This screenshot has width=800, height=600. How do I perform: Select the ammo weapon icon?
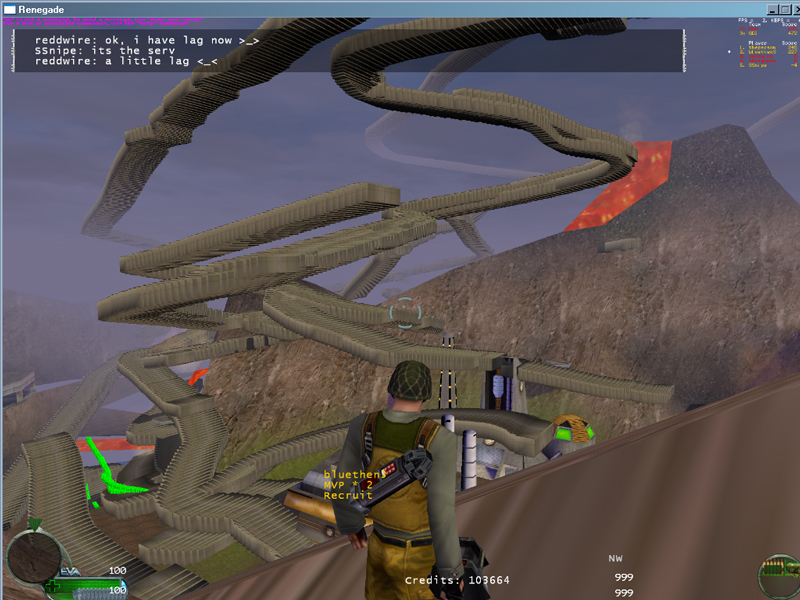[777, 577]
